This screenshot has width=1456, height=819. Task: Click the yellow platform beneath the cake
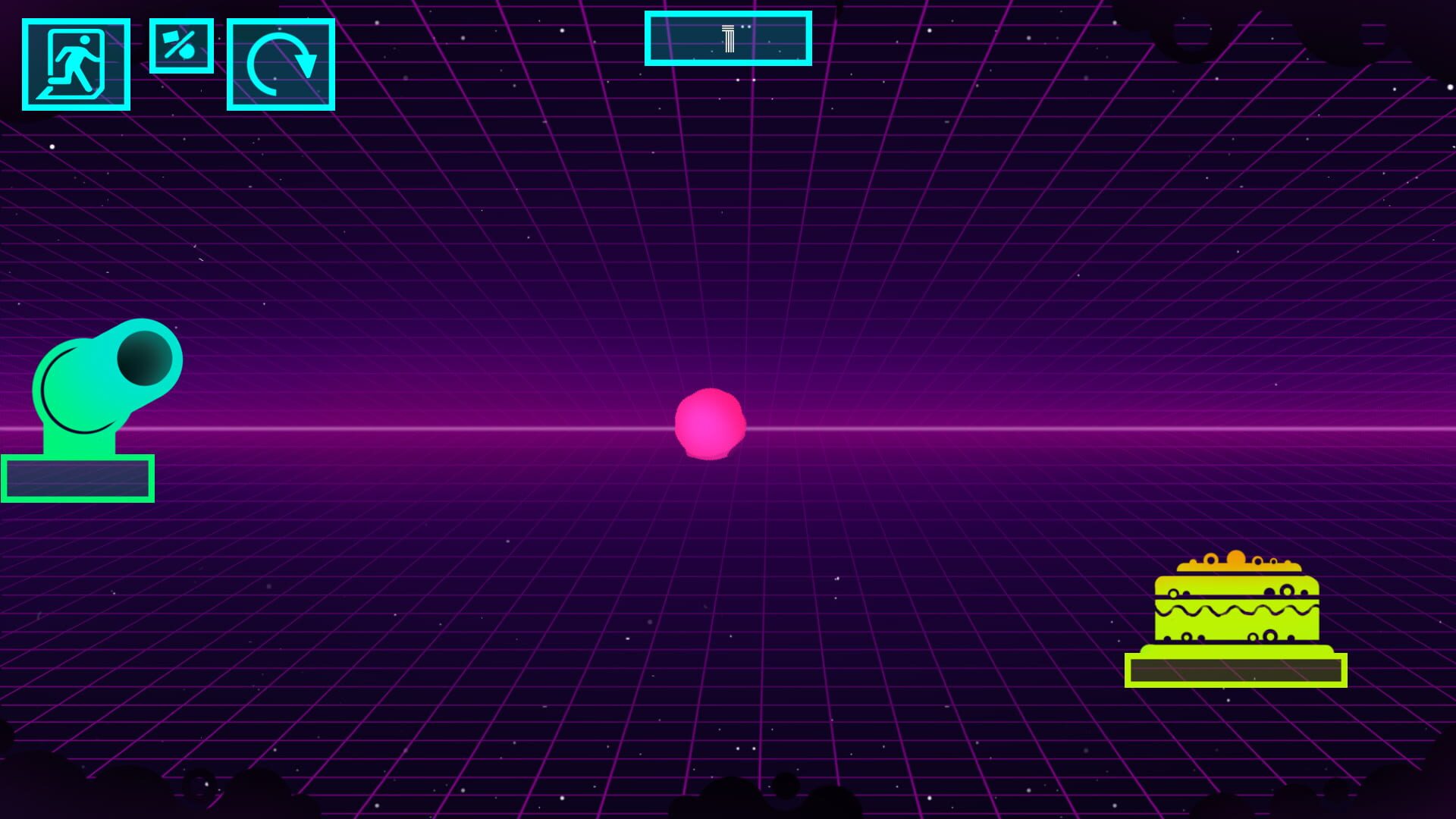(x=1236, y=670)
